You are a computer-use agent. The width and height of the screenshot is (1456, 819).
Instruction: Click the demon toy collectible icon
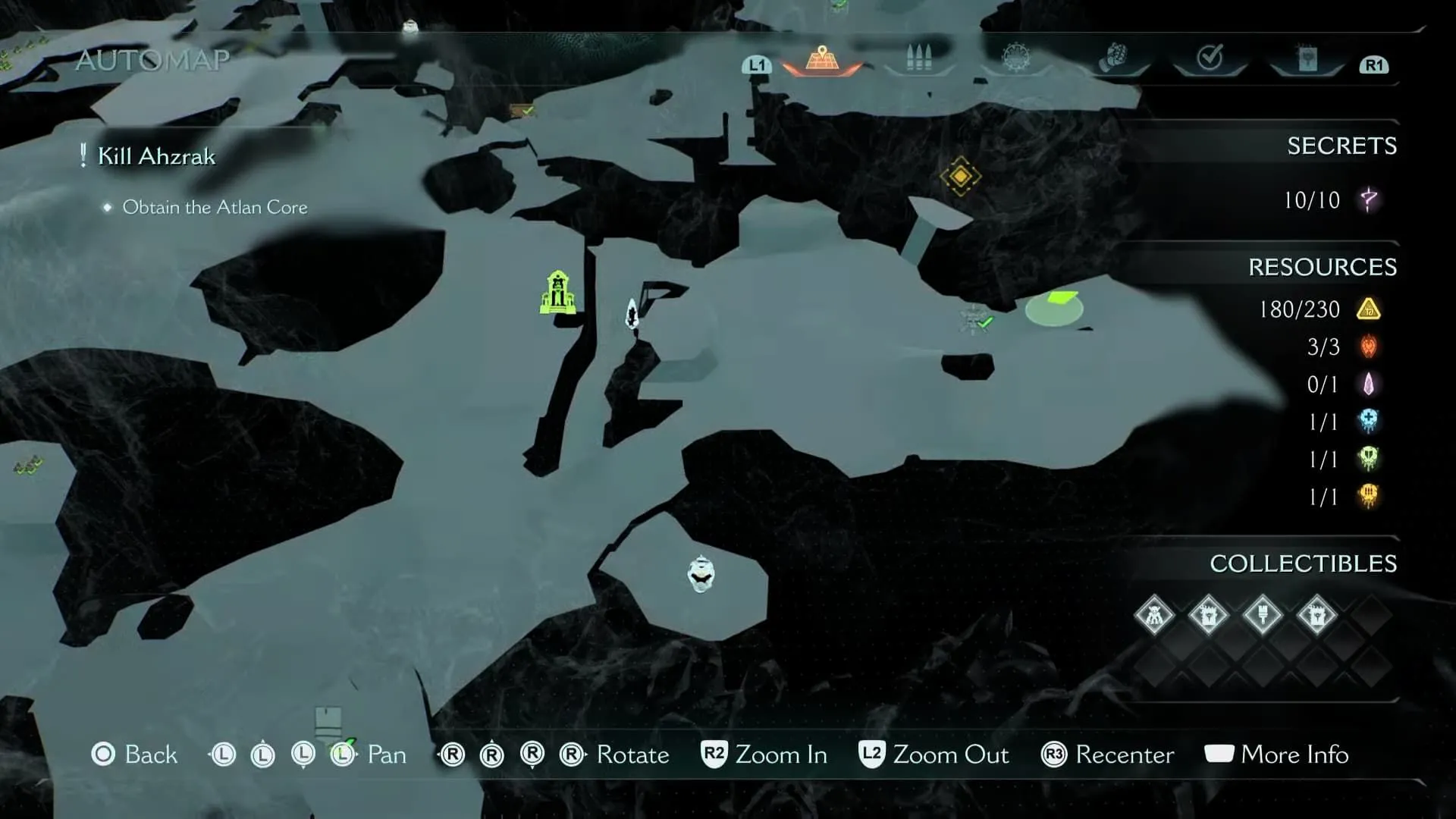(x=1154, y=614)
